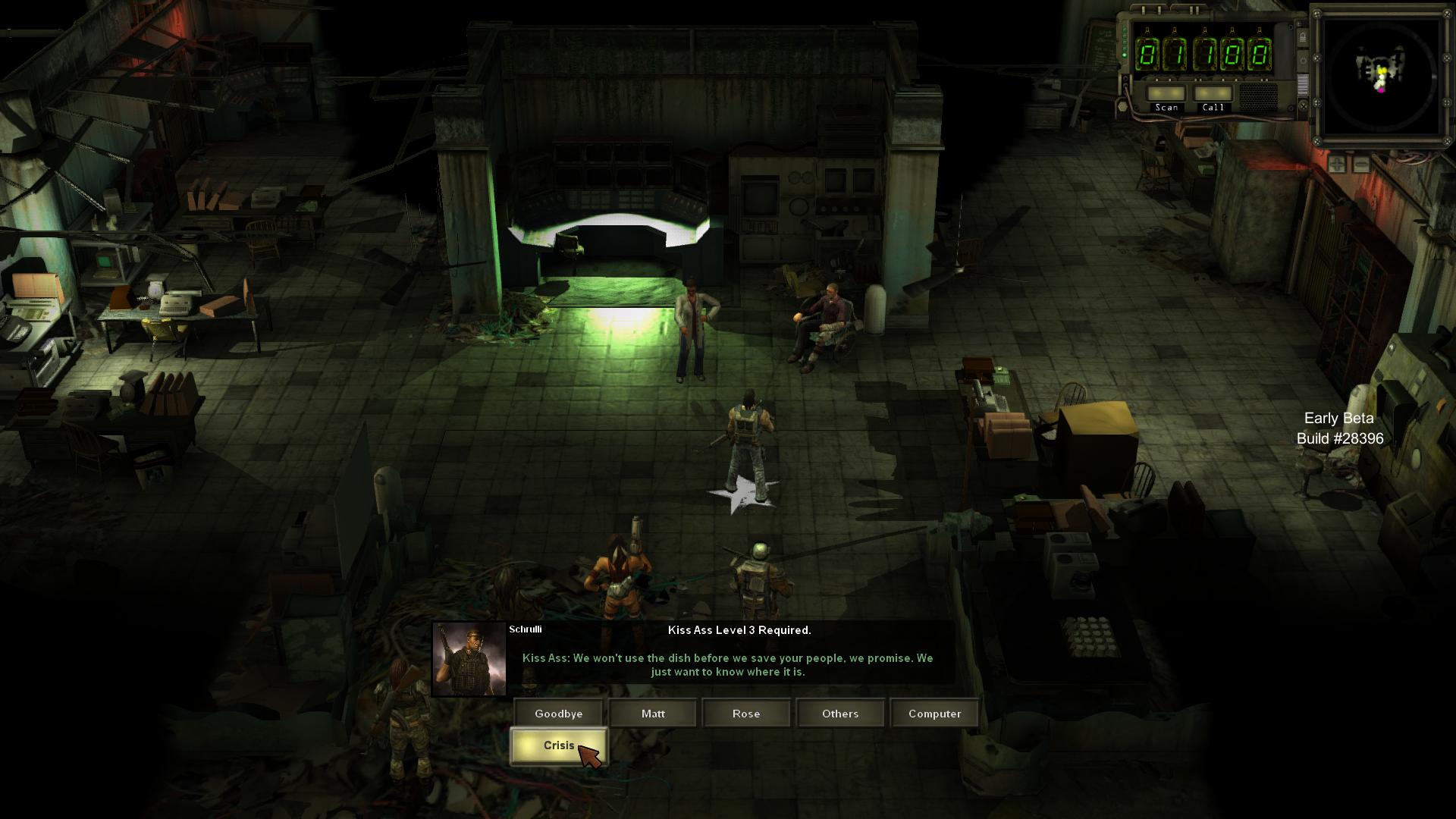
Task: Click Schrulli's character portrait
Action: (x=469, y=660)
